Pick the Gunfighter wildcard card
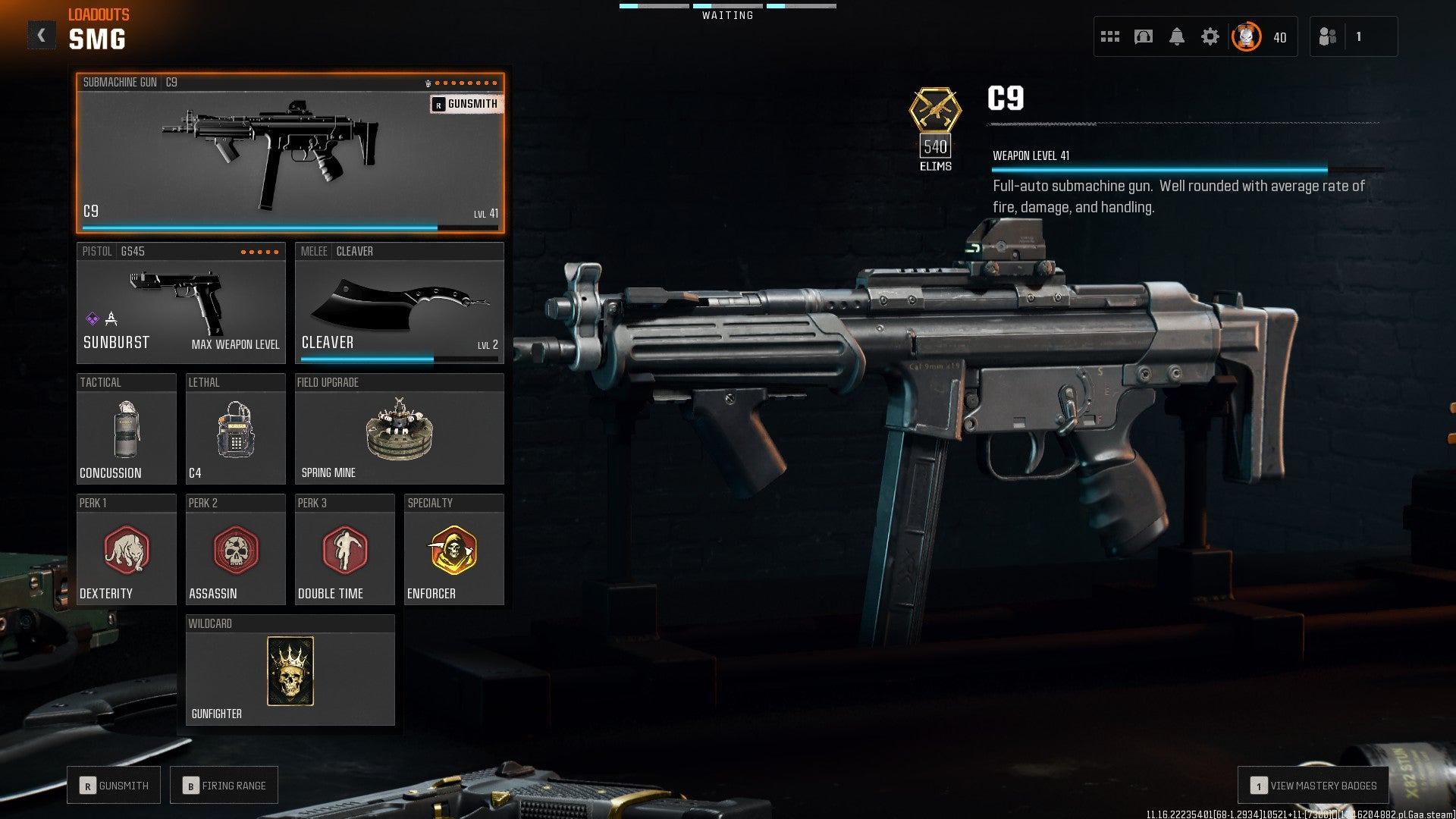1456x819 pixels. point(290,671)
